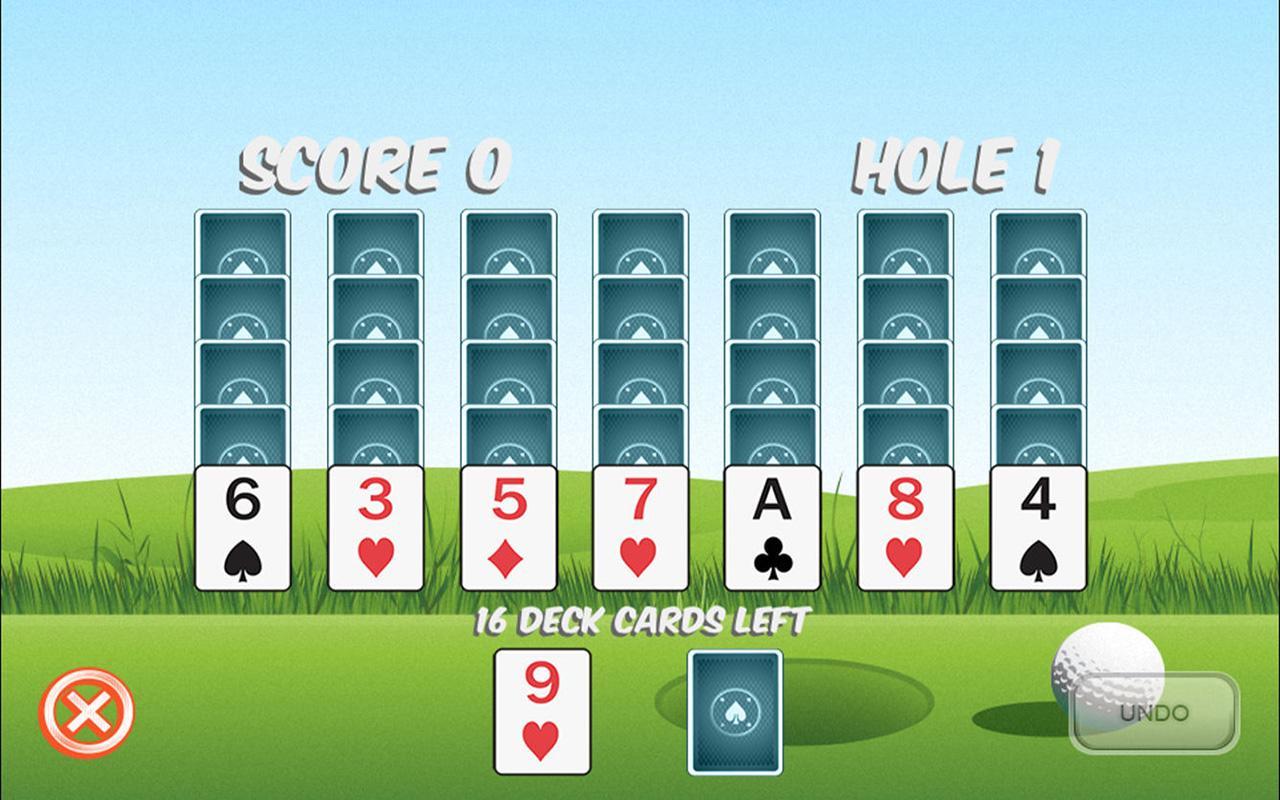Click the 16 DECK CARDS LEFT text
Viewport: 1280px width, 800px height.
point(640,618)
